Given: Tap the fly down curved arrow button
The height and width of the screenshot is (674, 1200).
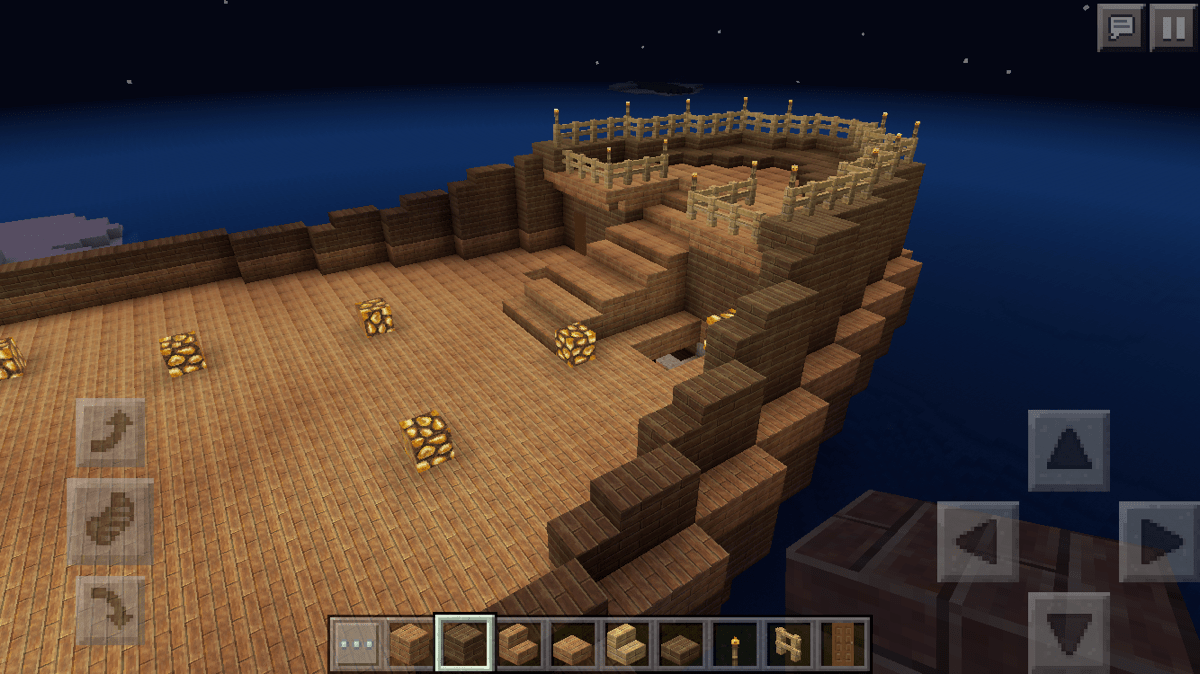Looking at the screenshot, I should tap(110, 608).
